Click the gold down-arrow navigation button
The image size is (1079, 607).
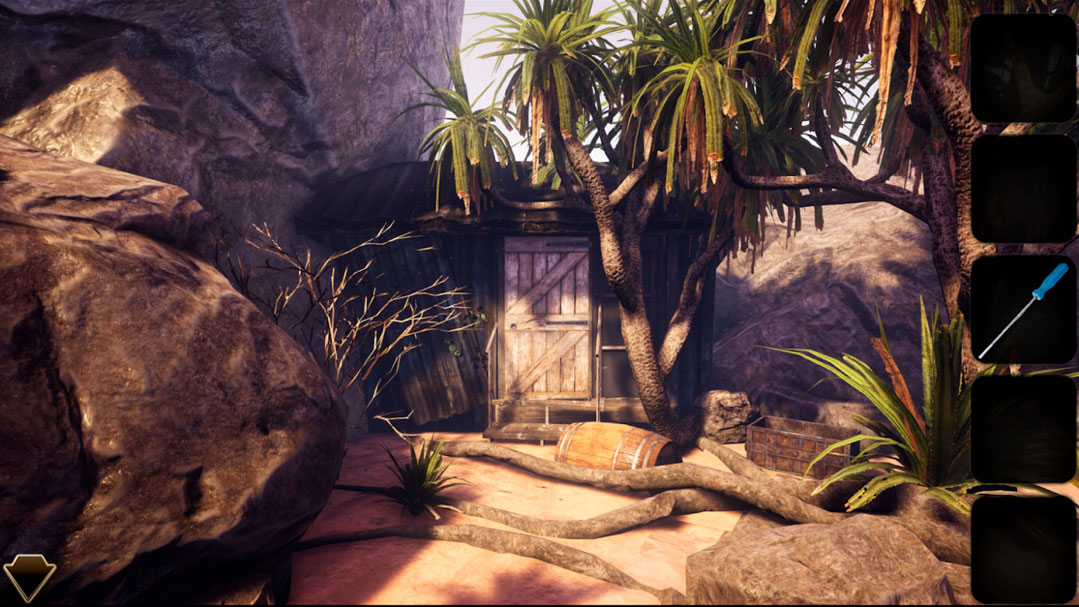pyautogui.click(x=29, y=577)
